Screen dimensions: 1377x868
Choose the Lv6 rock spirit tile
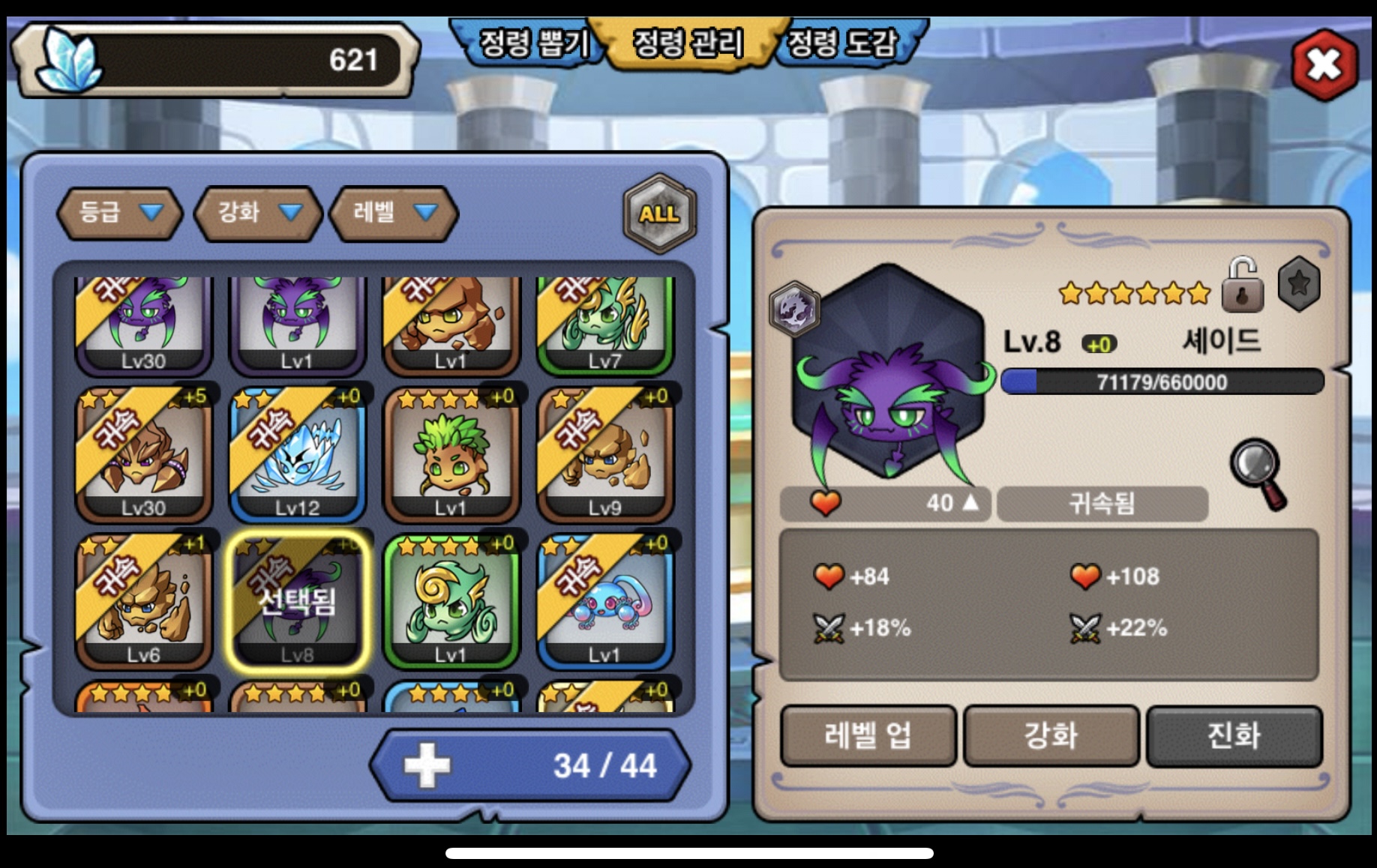tap(143, 601)
